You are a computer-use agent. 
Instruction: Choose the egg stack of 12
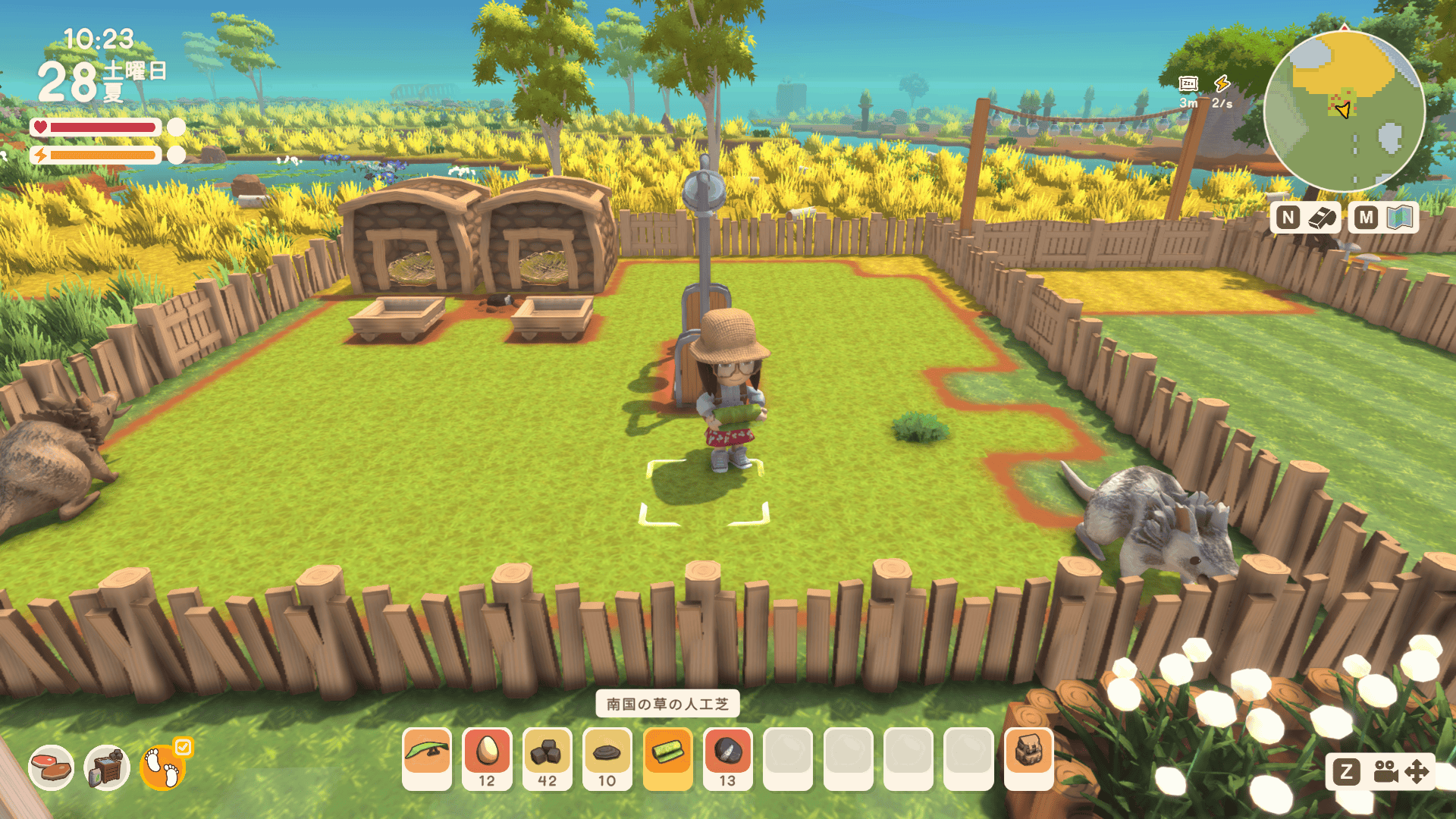(x=487, y=758)
